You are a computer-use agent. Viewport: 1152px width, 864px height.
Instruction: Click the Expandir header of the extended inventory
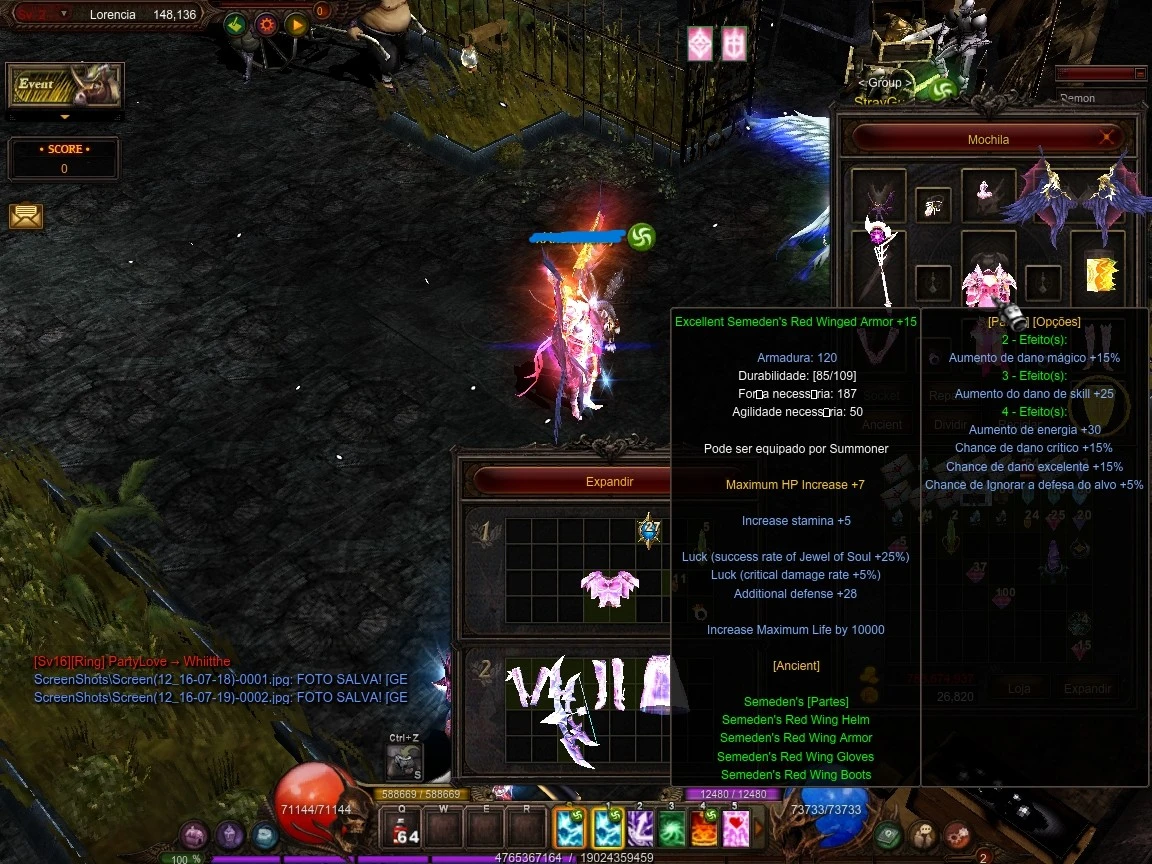click(610, 481)
